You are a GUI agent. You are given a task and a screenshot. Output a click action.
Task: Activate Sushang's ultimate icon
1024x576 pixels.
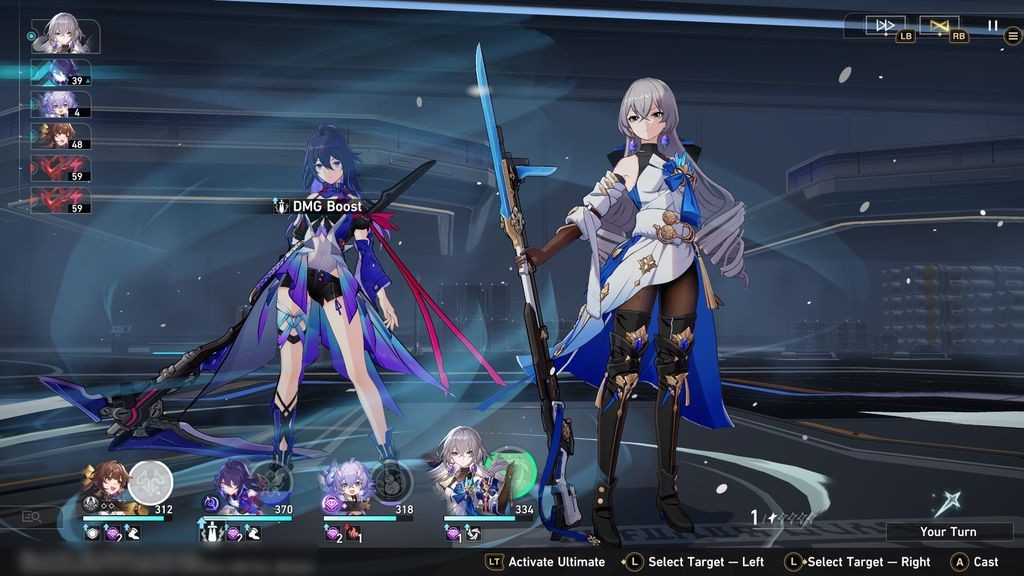coord(151,483)
